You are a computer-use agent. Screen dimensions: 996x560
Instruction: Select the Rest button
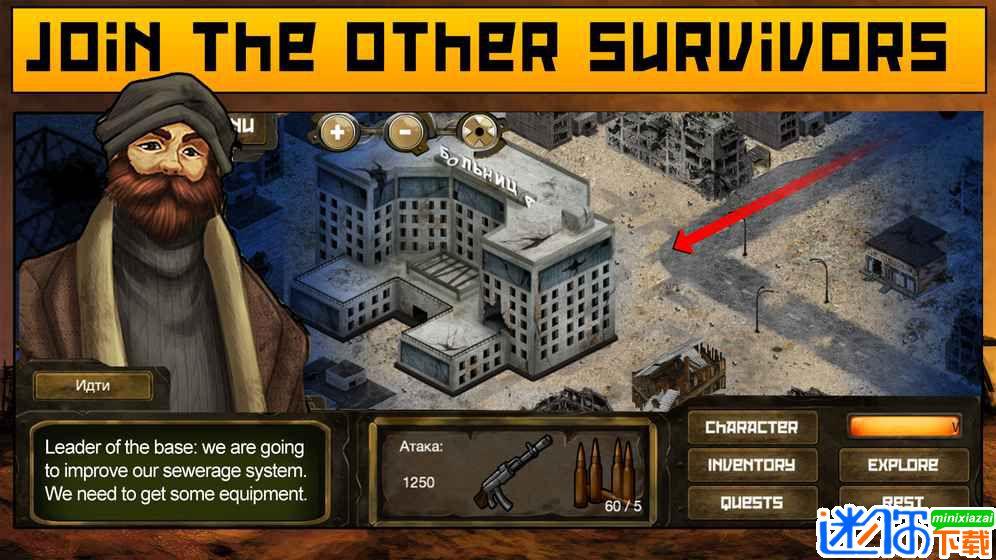coord(903,500)
